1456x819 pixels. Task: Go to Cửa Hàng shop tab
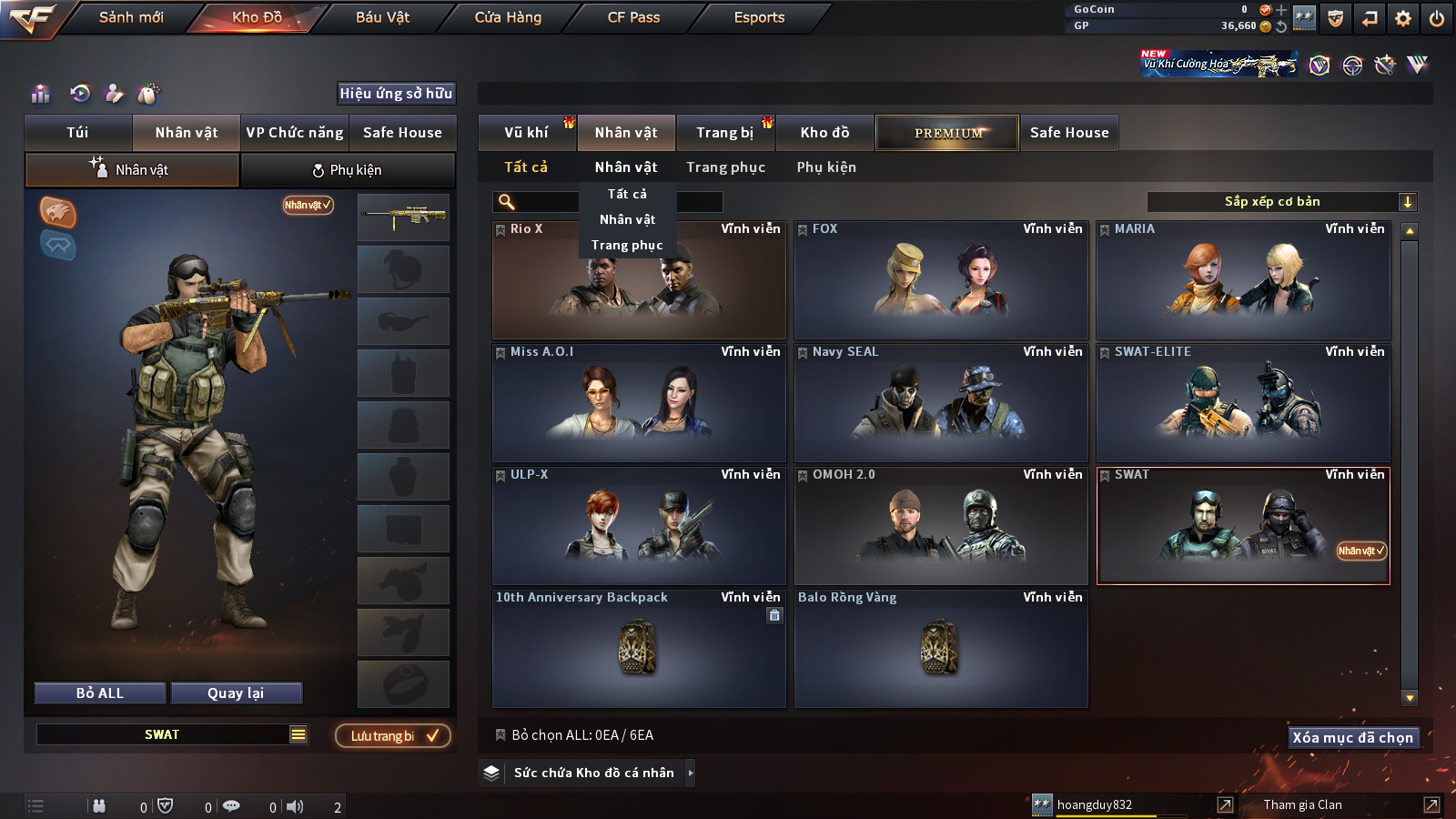click(x=508, y=17)
